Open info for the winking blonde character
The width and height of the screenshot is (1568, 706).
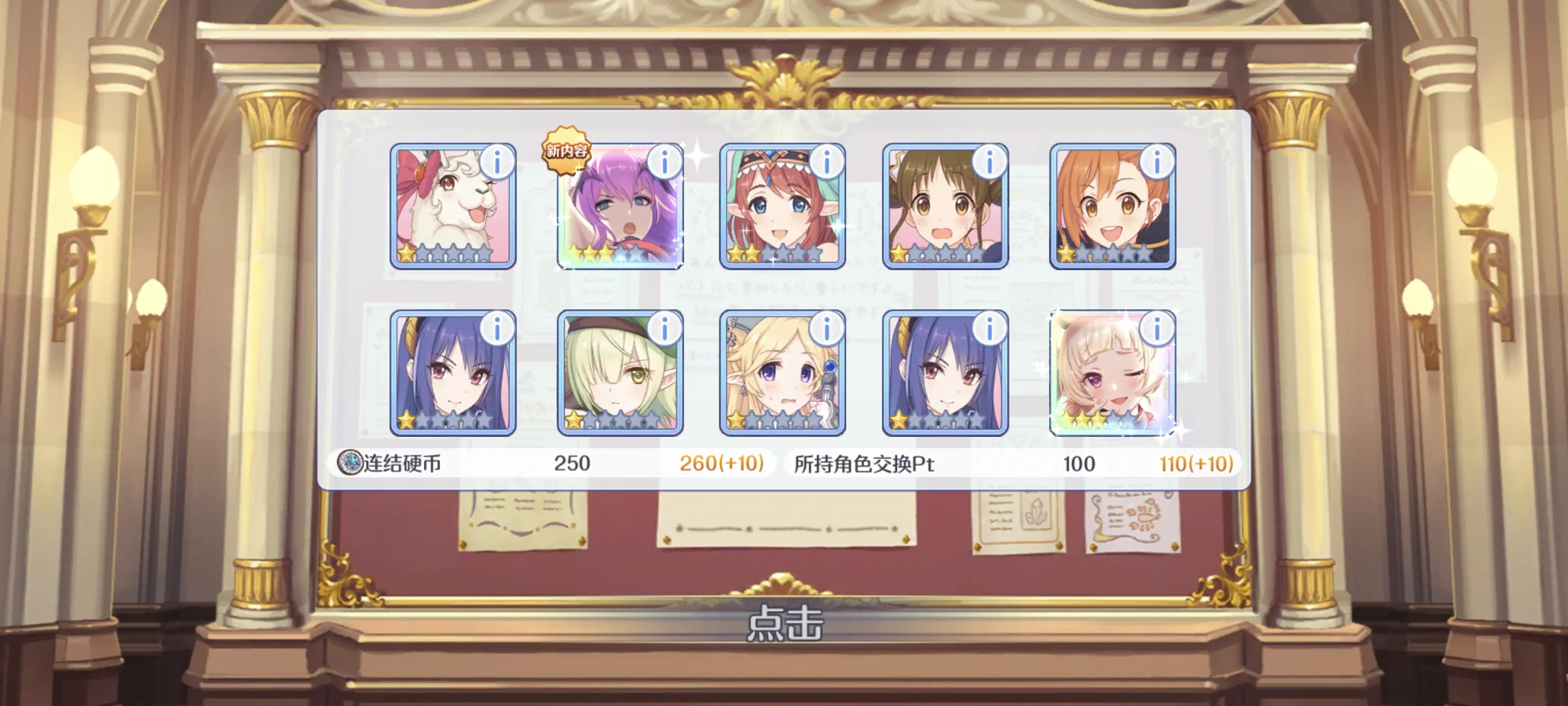pyautogui.click(x=1156, y=329)
